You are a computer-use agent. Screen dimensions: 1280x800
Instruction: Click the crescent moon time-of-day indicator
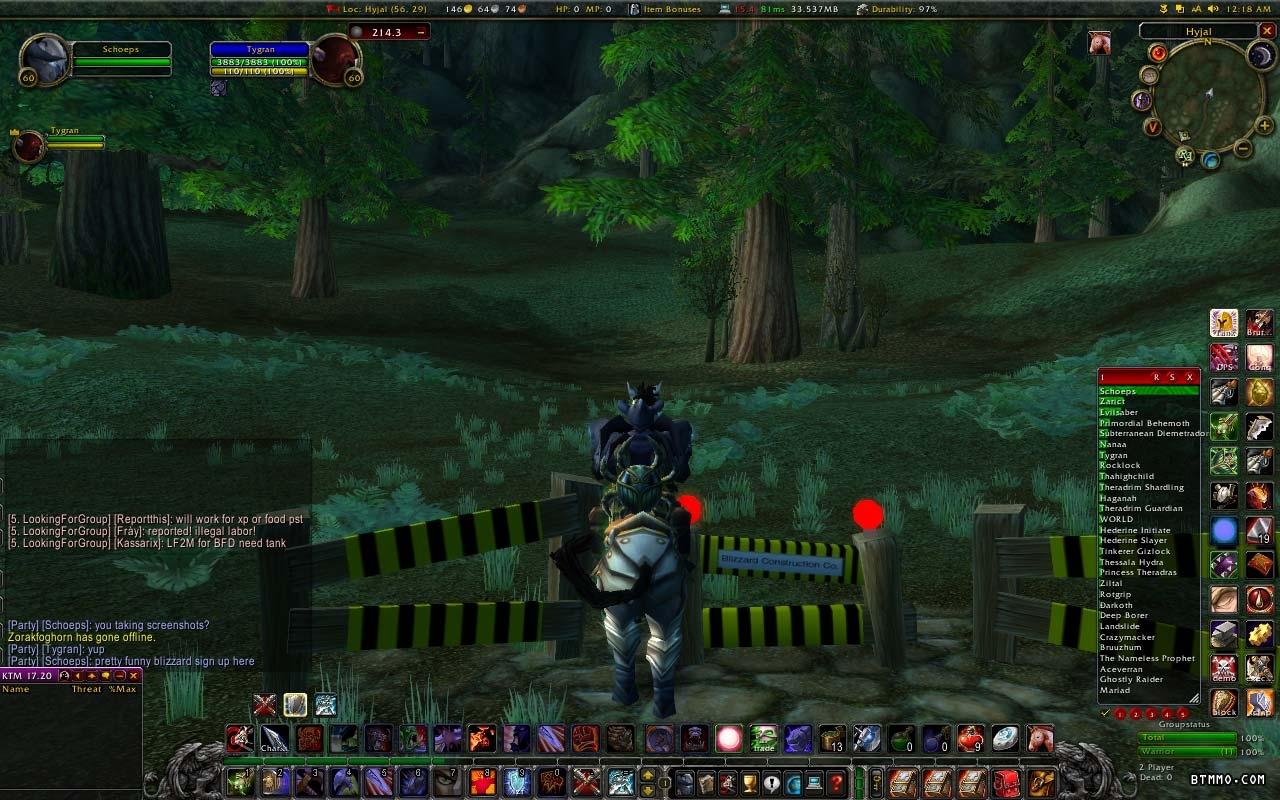click(x=1261, y=56)
